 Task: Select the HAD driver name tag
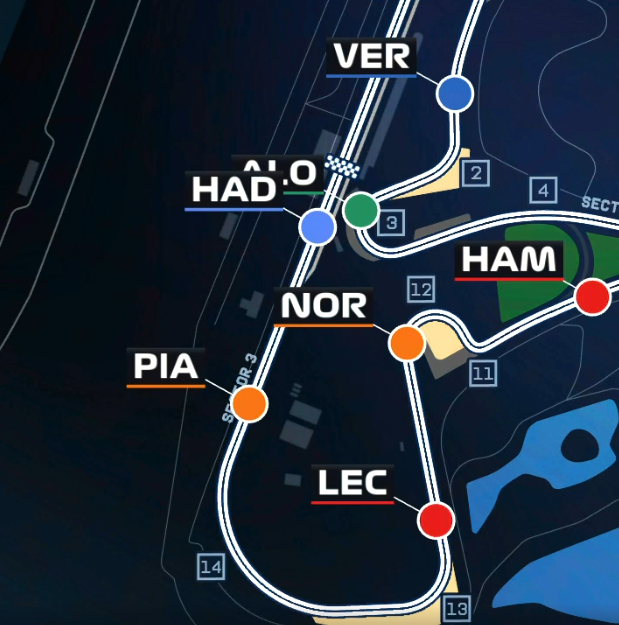[x=233, y=190]
